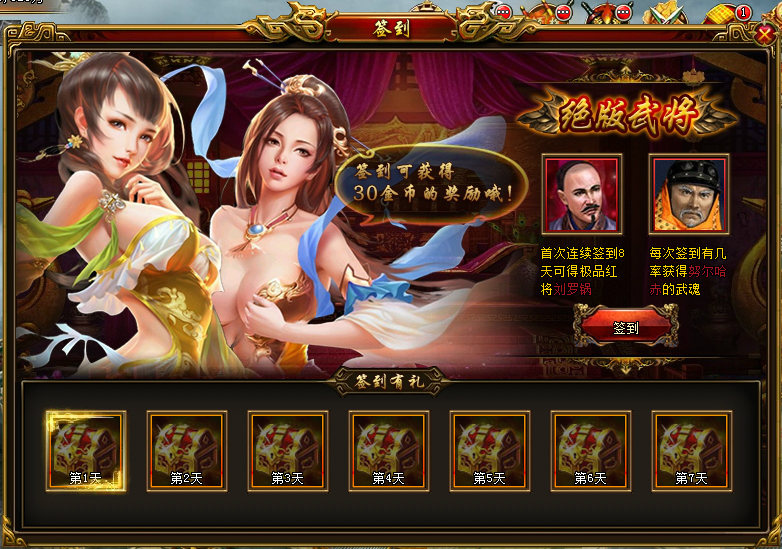Select the 第1天 reward chest
Image resolution: width=782 pixels, height=549 pixels.
click(86, 451)
